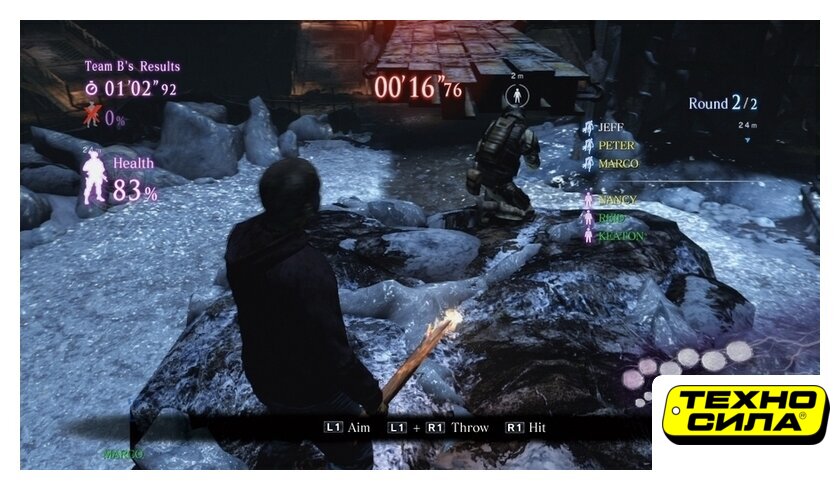Choose KEATON in the player list

[x=620, y=236]
